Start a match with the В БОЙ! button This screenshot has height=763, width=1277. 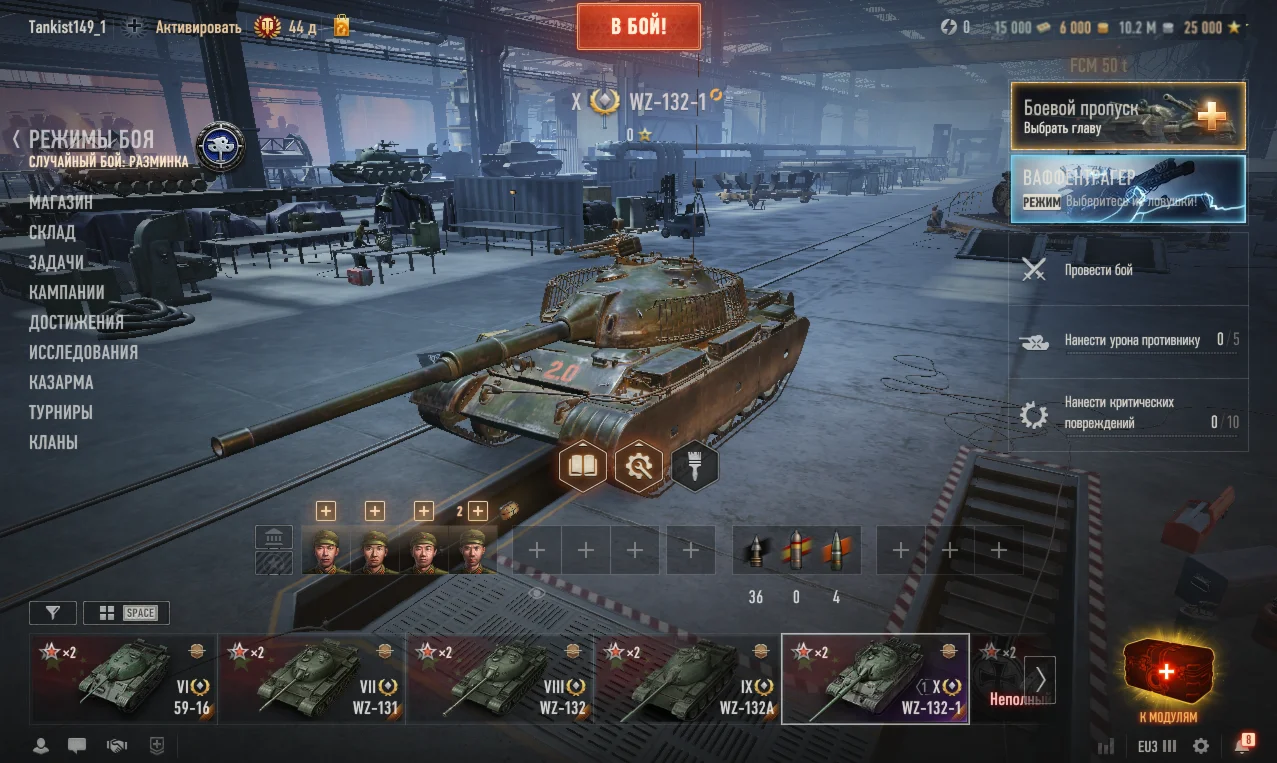pos(638,25)
